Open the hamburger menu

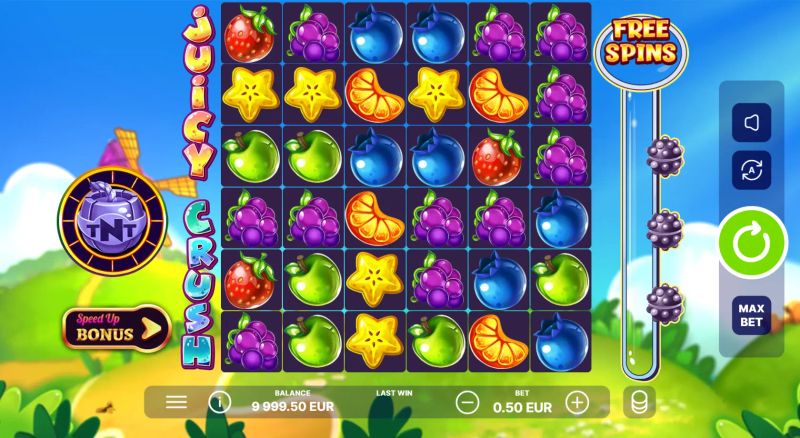[176, 402]
